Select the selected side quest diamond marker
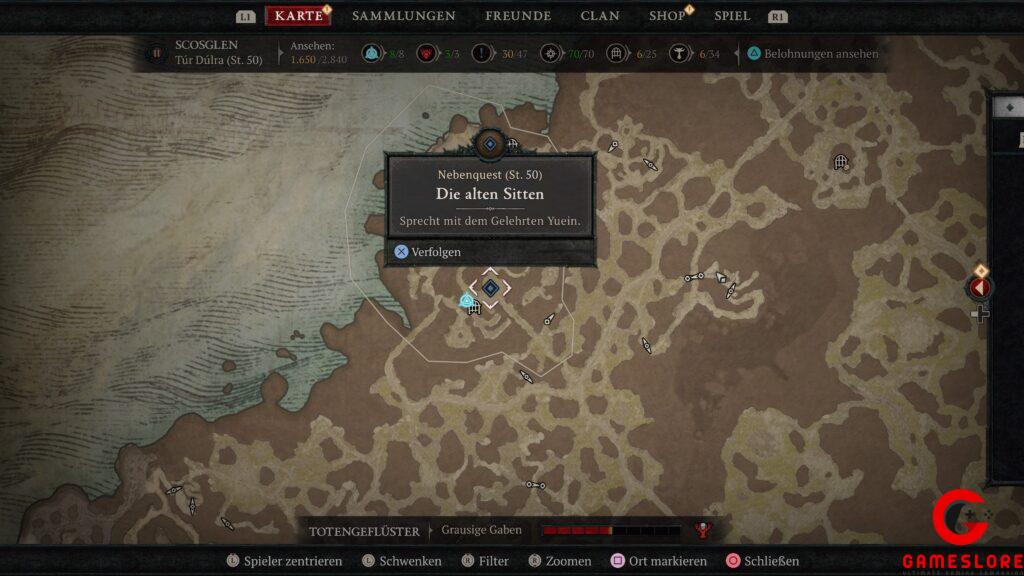Screen dimensions: 1024x576 click(x=490, y=288)
